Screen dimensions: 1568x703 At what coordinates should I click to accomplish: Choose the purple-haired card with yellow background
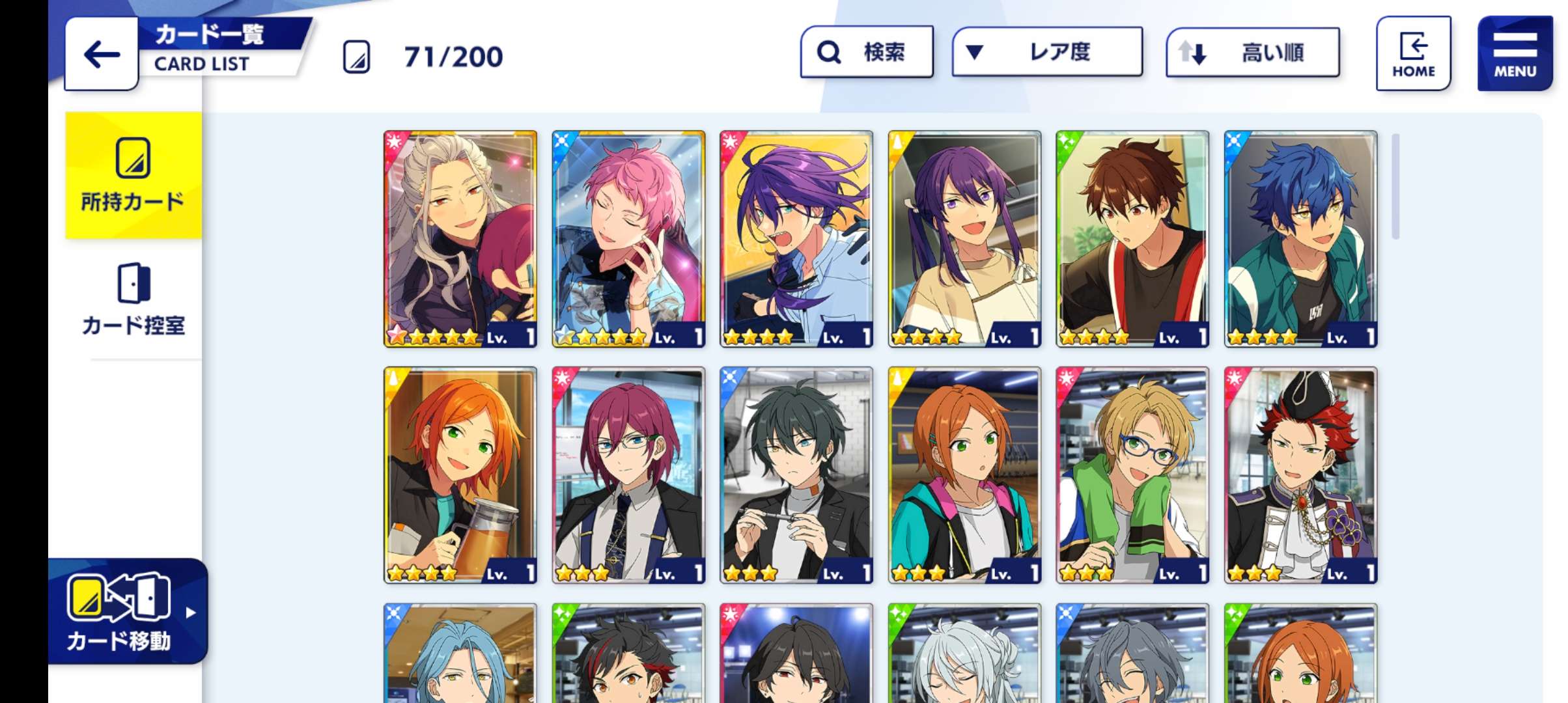(796, 239)
